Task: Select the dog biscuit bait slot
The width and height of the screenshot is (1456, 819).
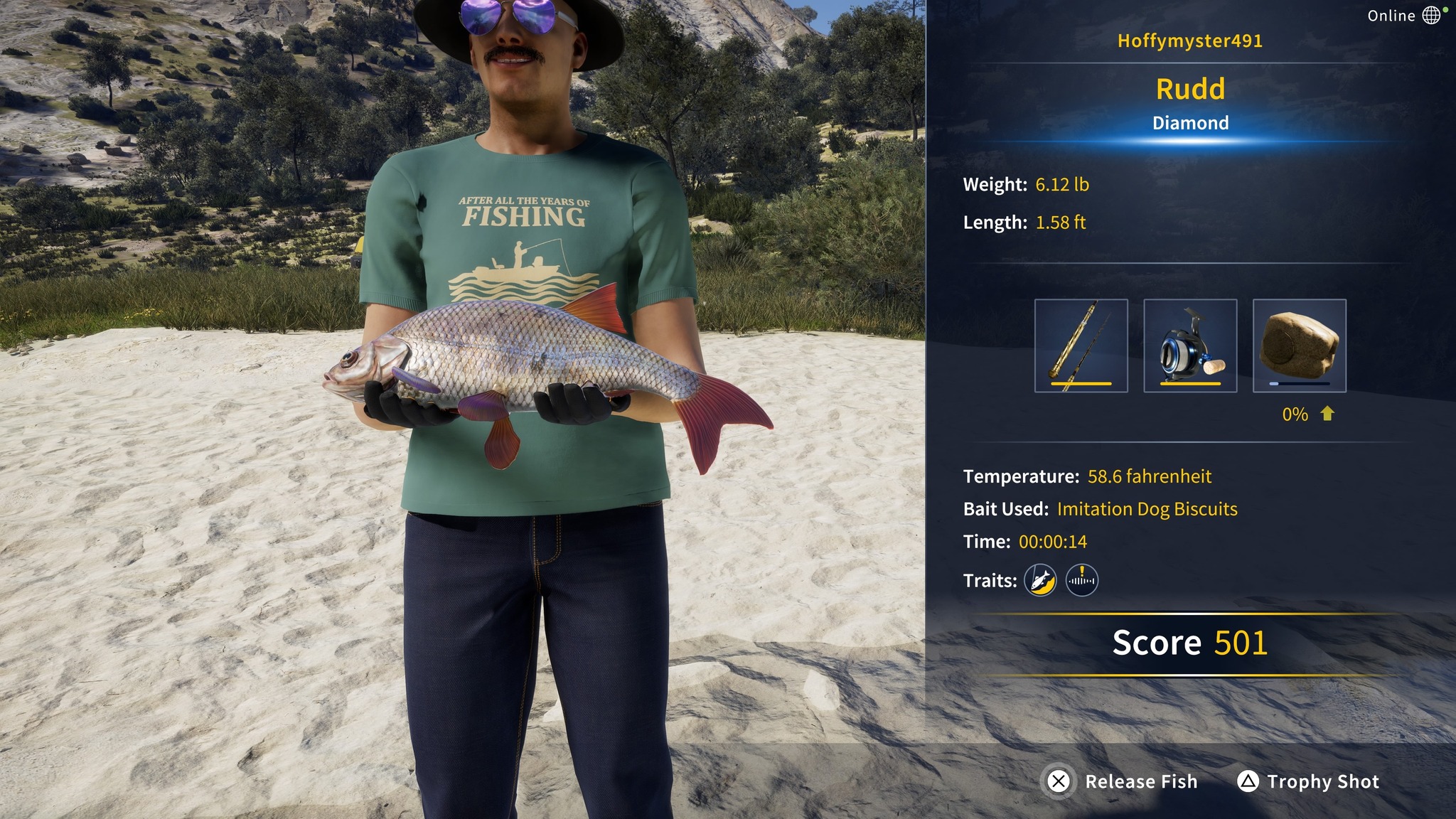Action: click(1299, 346)
